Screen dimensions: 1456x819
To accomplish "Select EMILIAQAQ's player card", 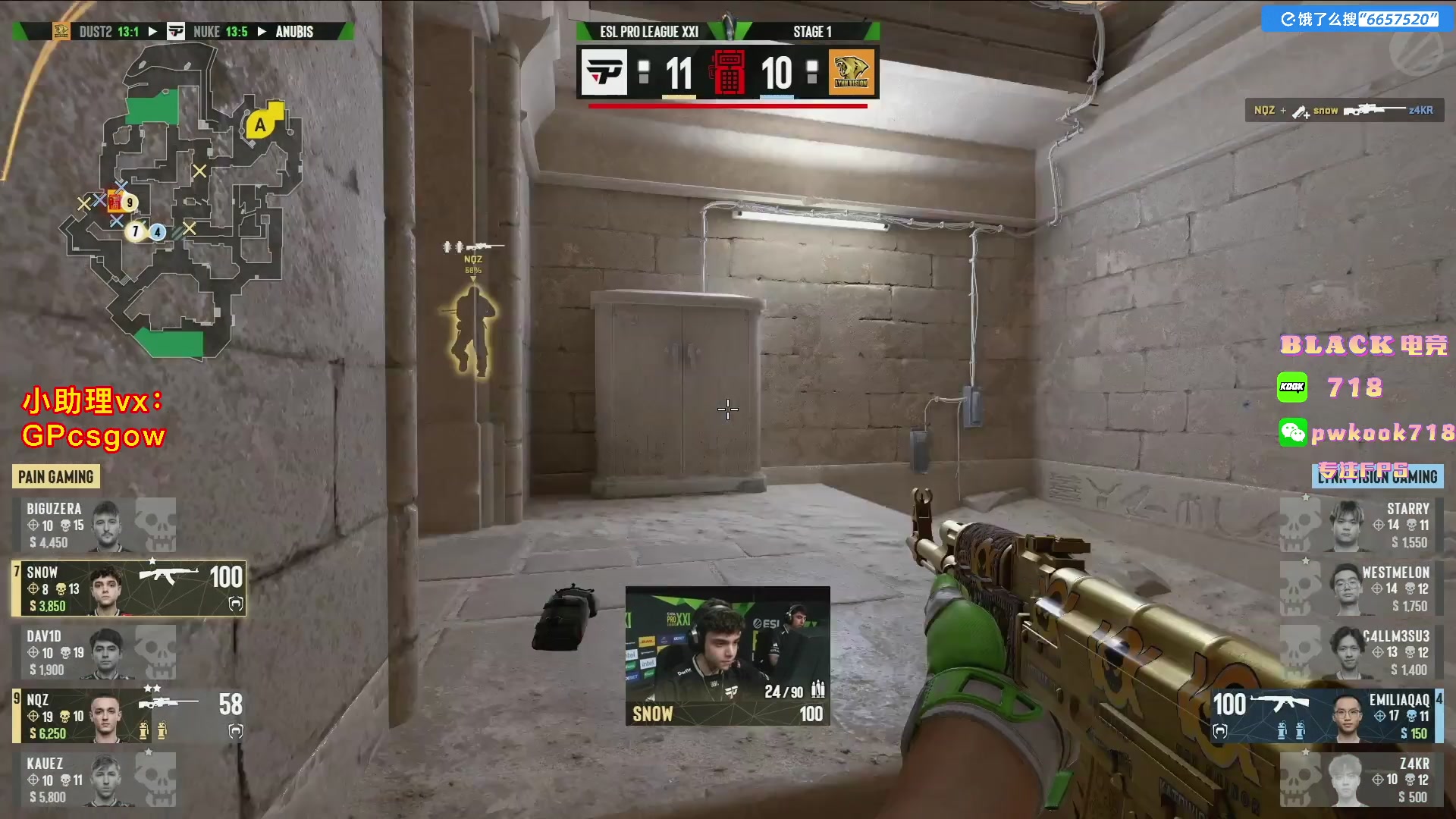I will pos(1327,716).
